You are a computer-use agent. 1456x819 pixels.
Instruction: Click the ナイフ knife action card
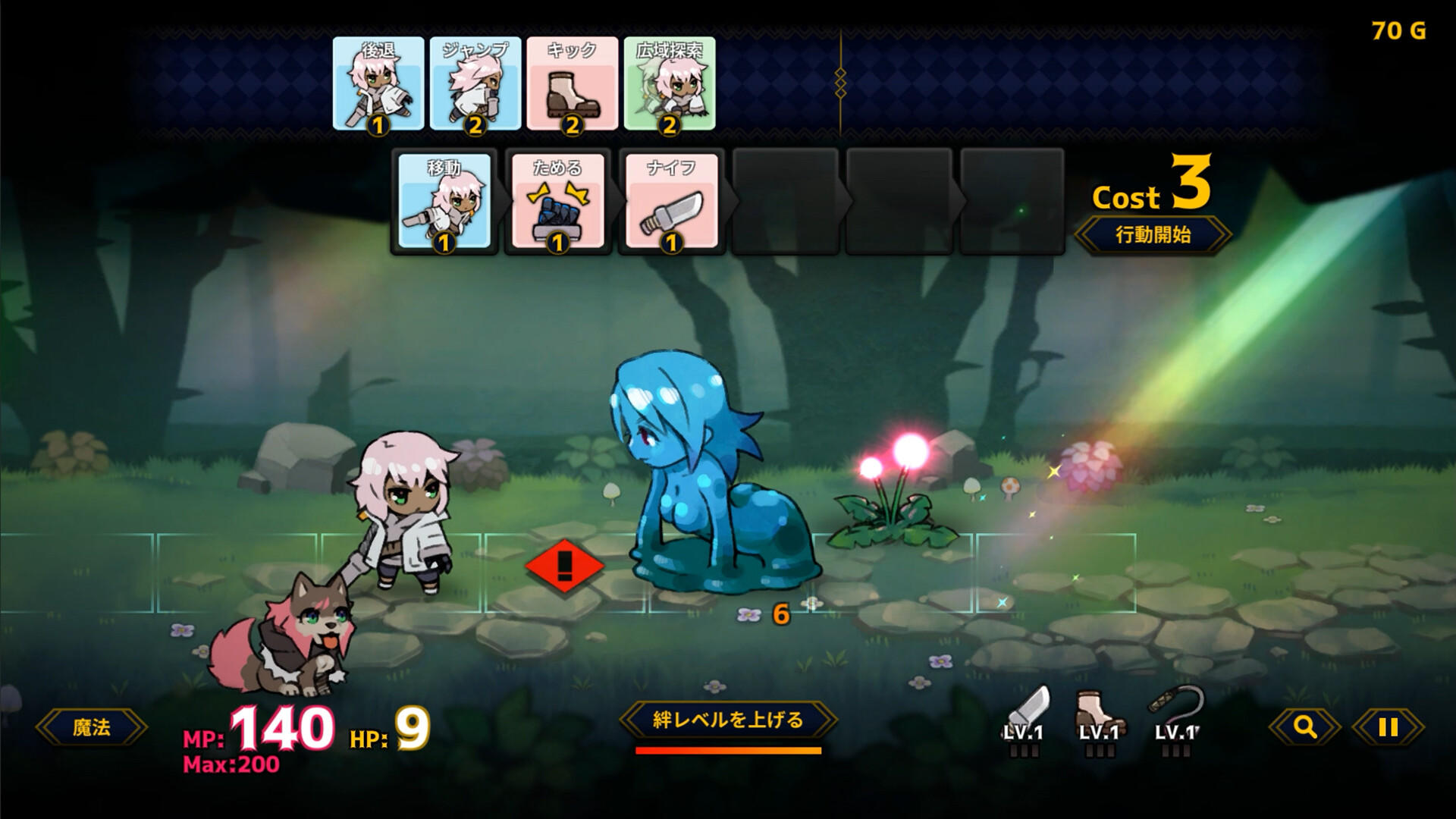(x=672, y=203)
